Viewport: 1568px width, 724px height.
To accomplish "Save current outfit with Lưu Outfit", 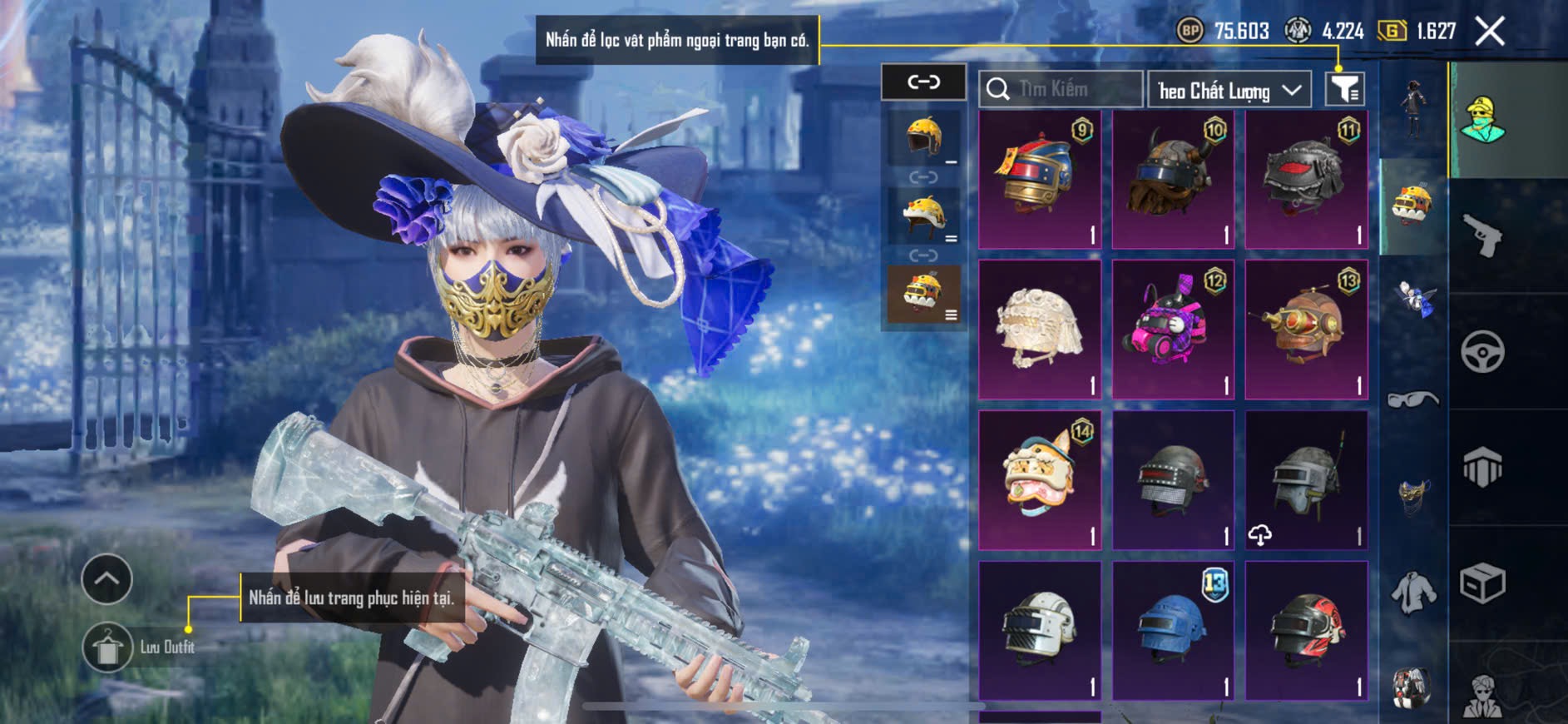I will point(108,647).
